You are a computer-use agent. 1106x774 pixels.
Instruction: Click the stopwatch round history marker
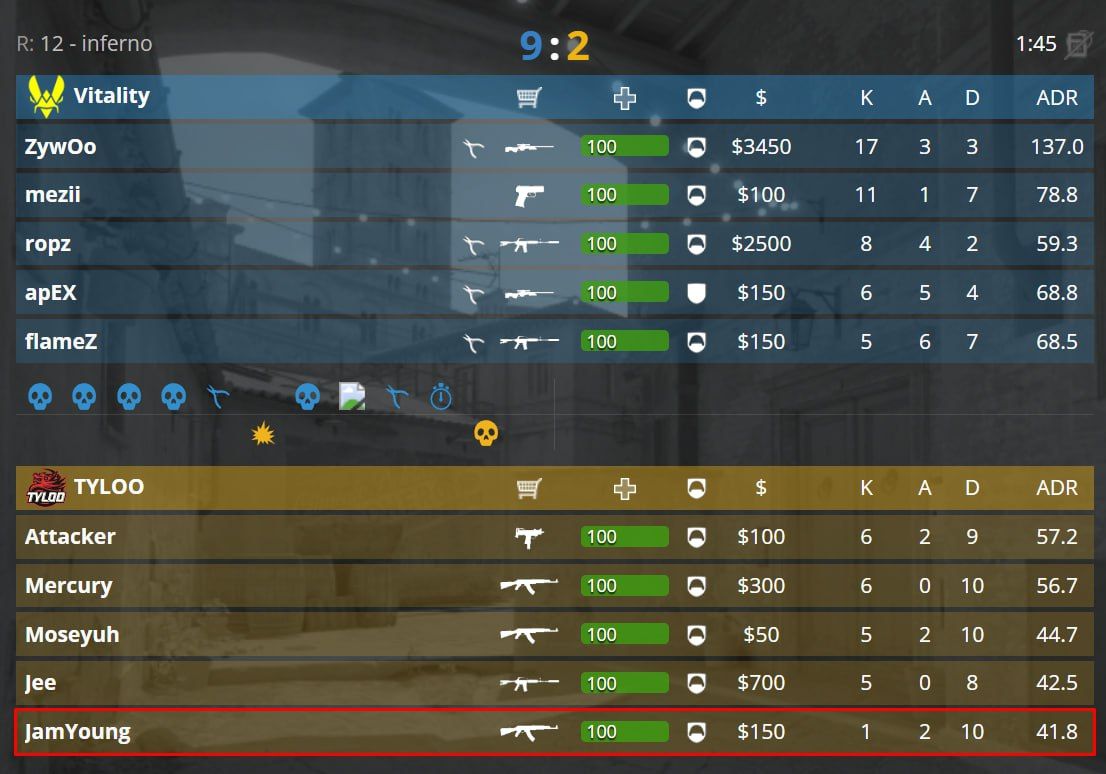point(441,397)
